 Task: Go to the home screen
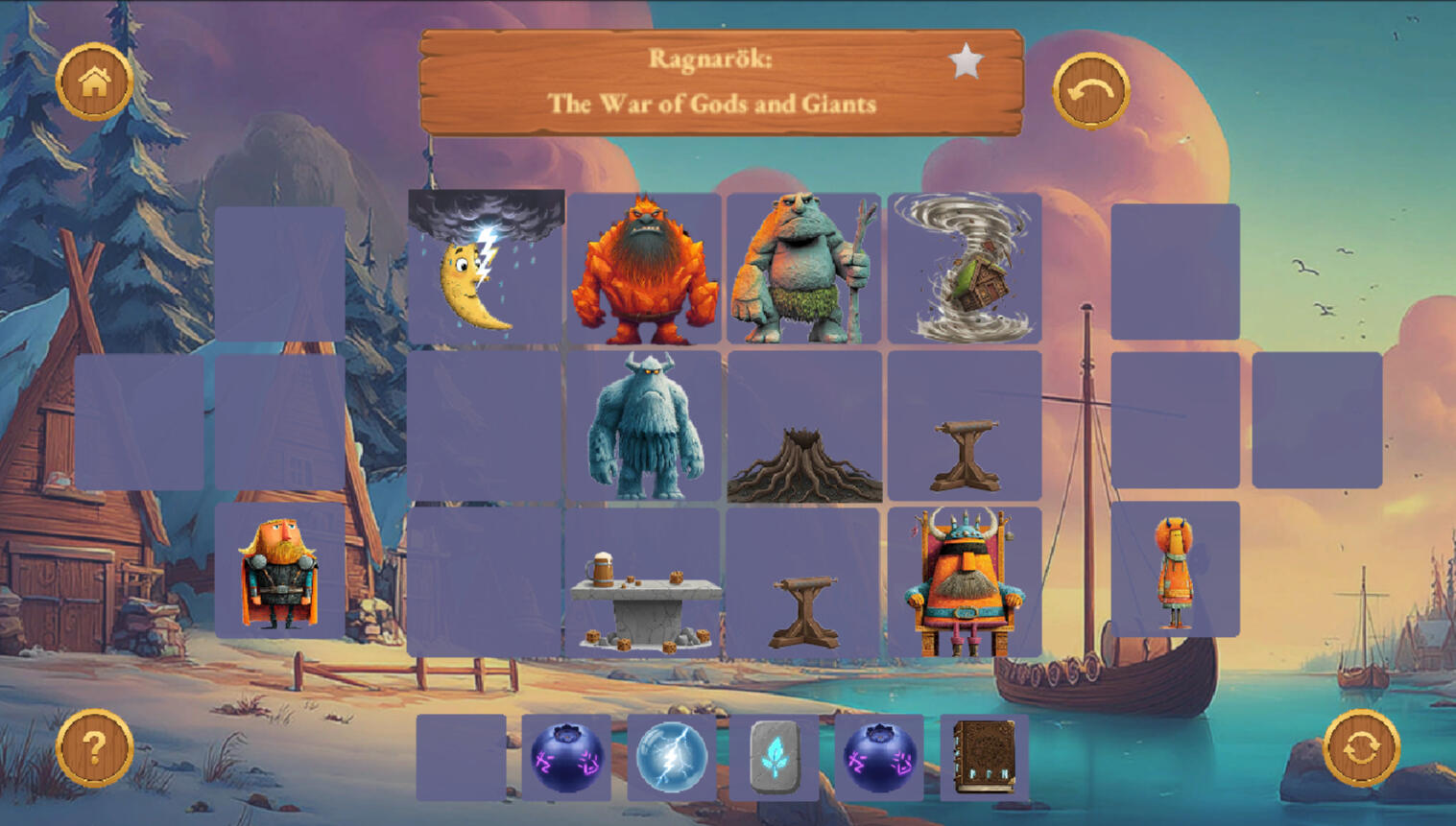[x=94, y=82]
